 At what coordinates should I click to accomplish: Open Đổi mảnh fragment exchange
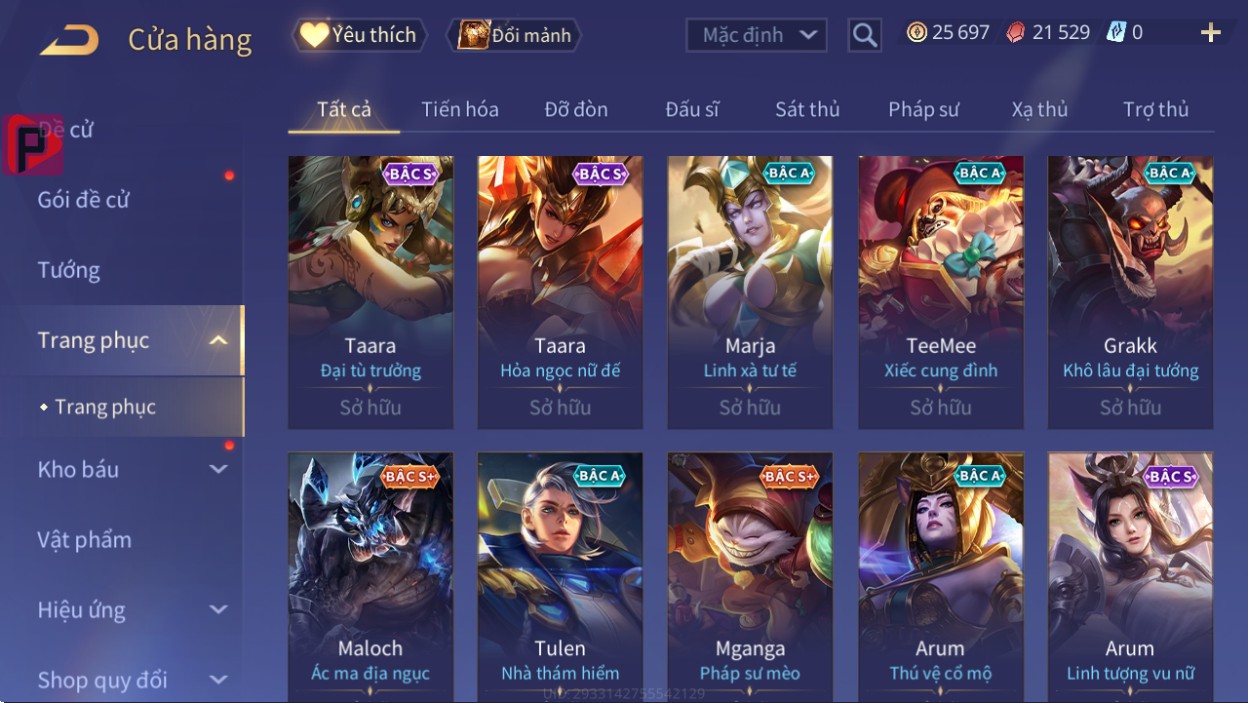[x=514, y=36]
